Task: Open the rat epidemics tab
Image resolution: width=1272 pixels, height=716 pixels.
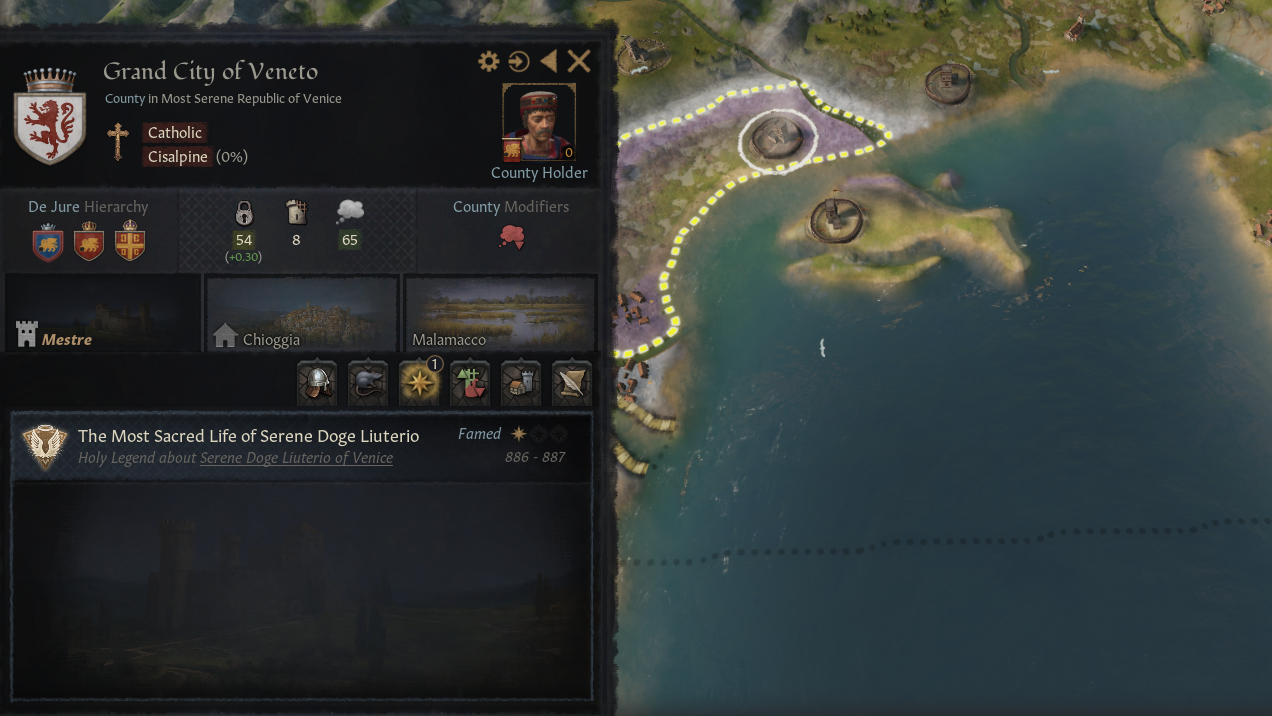Action: coord(368,383)
